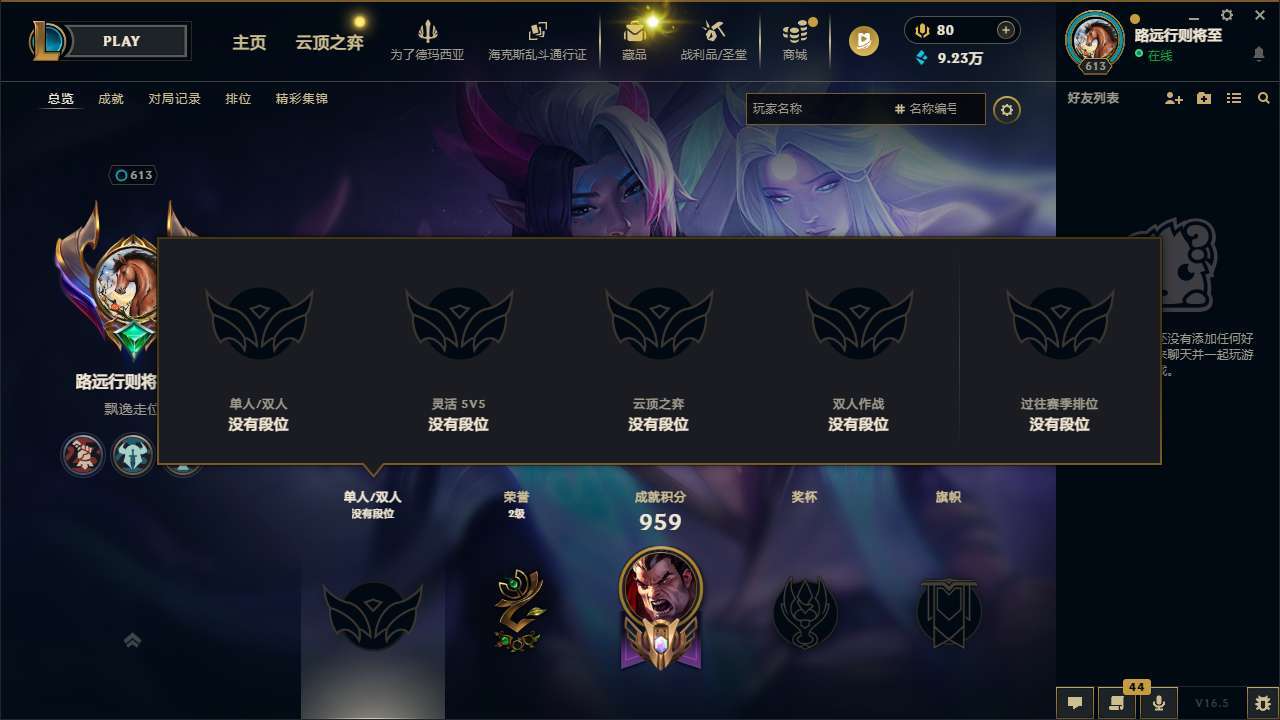Purchase RP with the plus button

(1003, 30)
